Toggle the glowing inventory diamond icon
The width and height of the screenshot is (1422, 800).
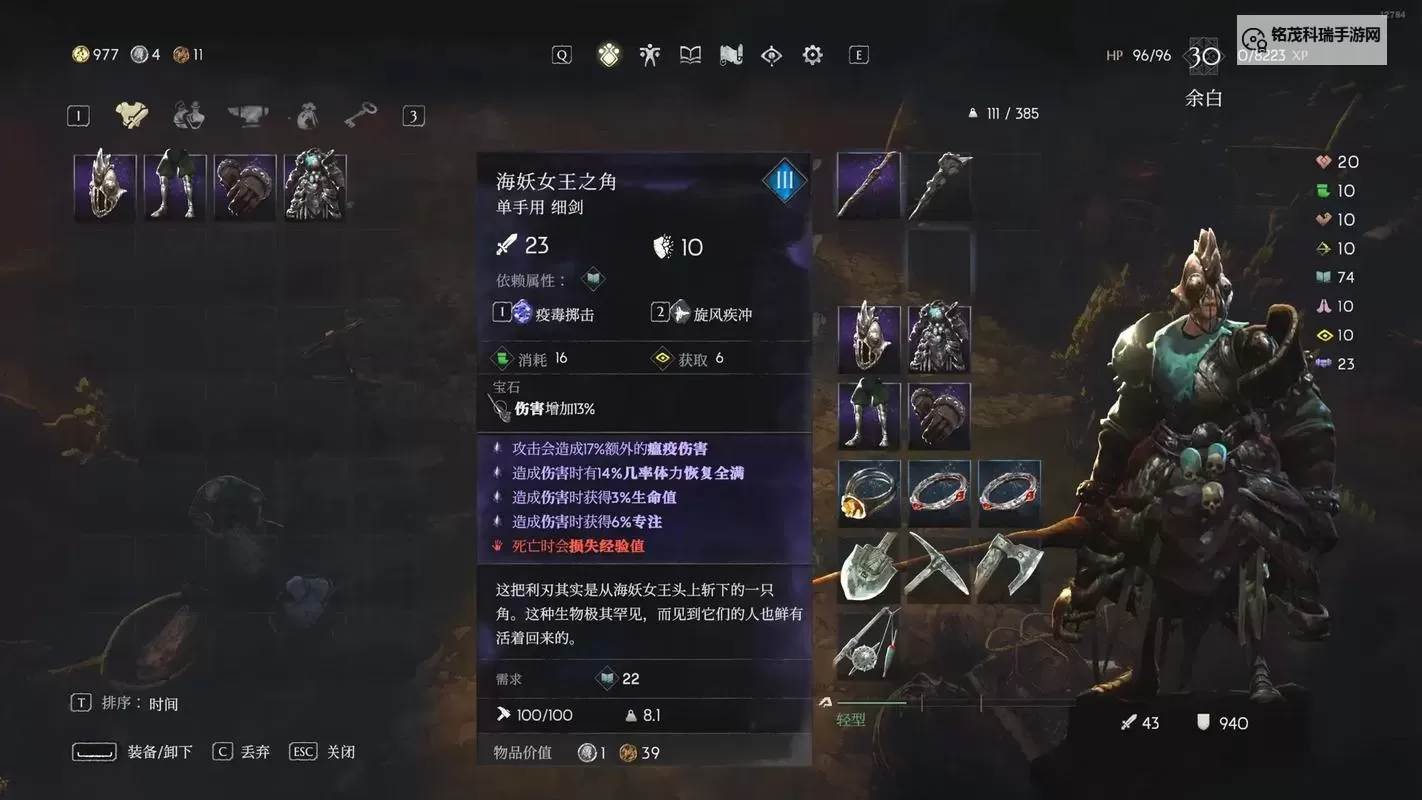click(x=607, y=55)
